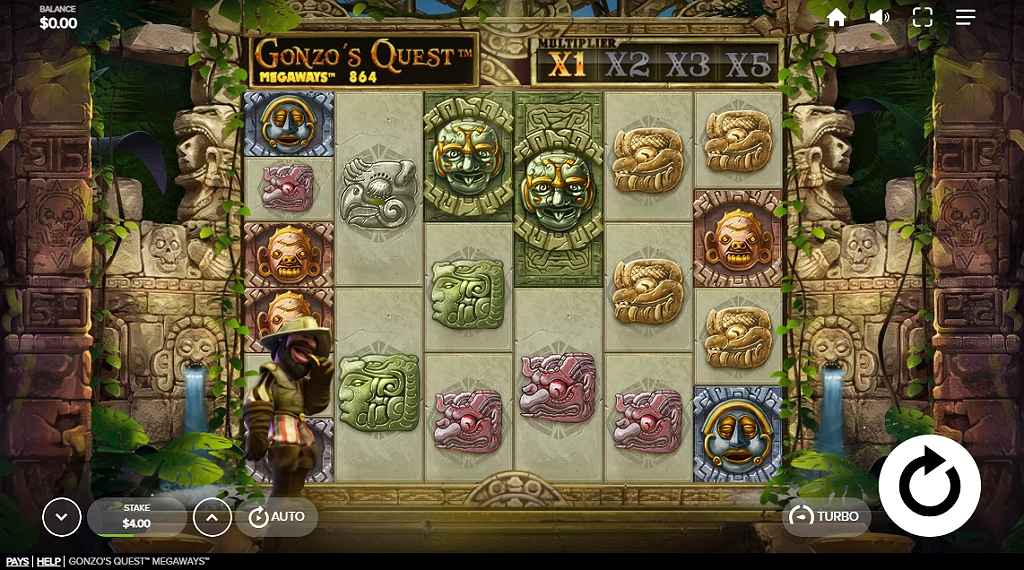
Task: Increase the stake with the up arrow
Action: (x=212, y=517)
